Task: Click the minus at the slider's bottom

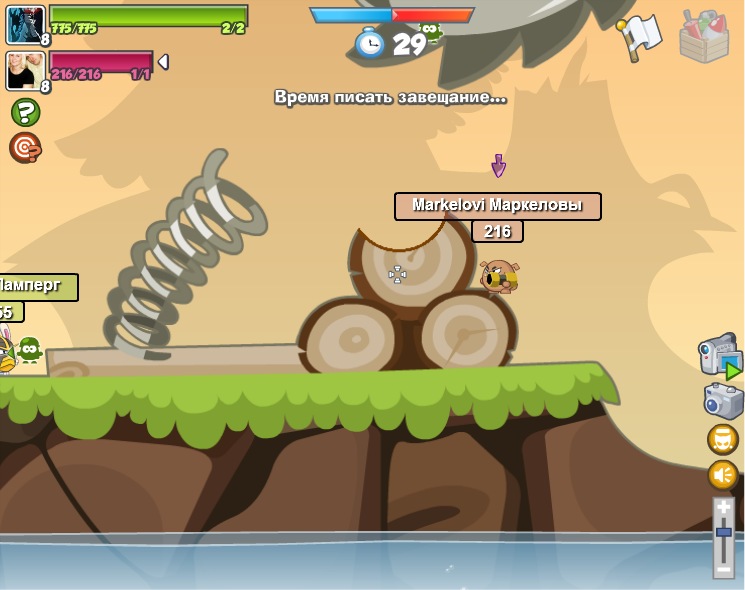Action: point(723,569)
